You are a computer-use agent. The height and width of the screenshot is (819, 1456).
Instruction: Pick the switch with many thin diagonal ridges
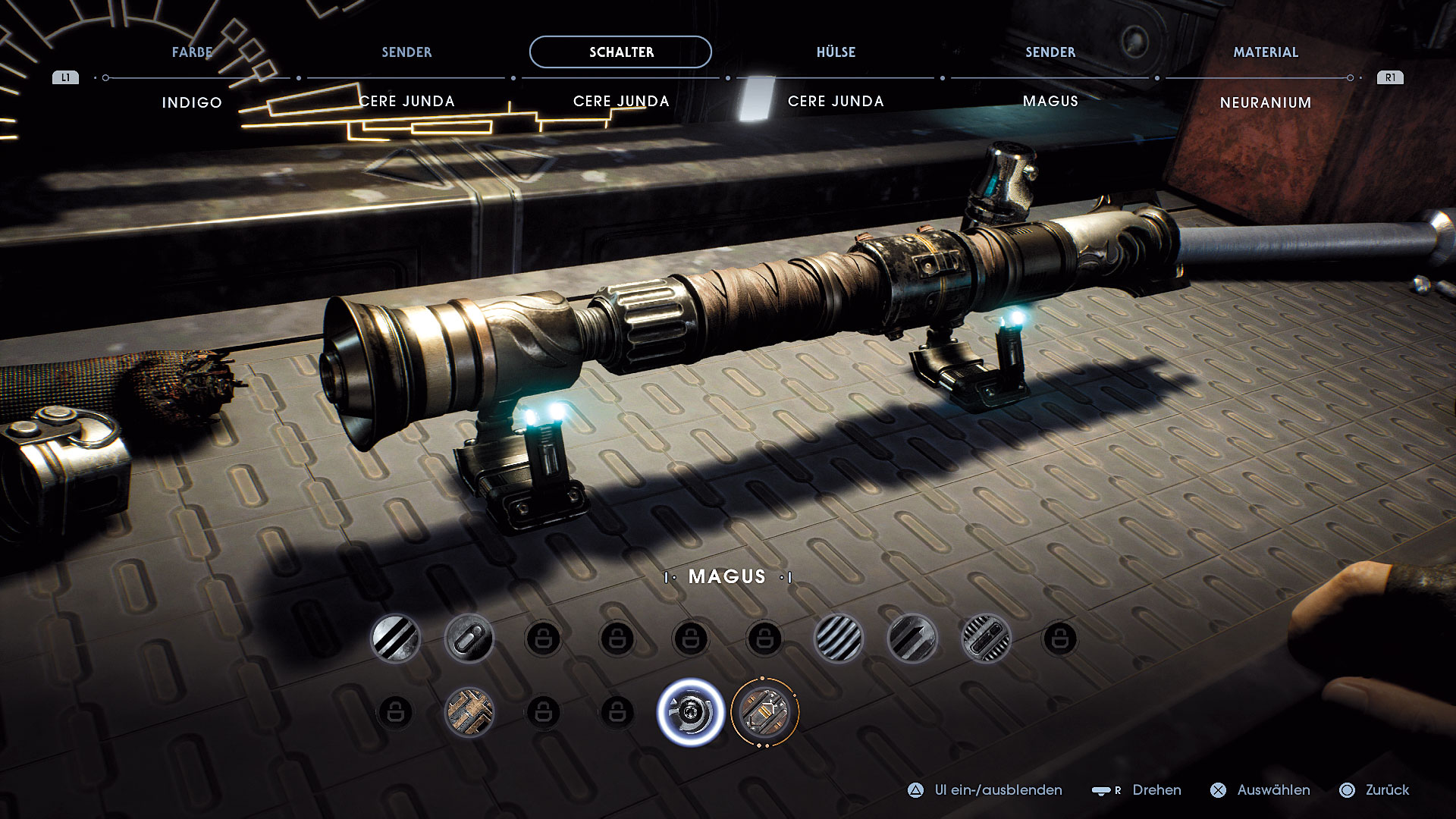(838, 639)
